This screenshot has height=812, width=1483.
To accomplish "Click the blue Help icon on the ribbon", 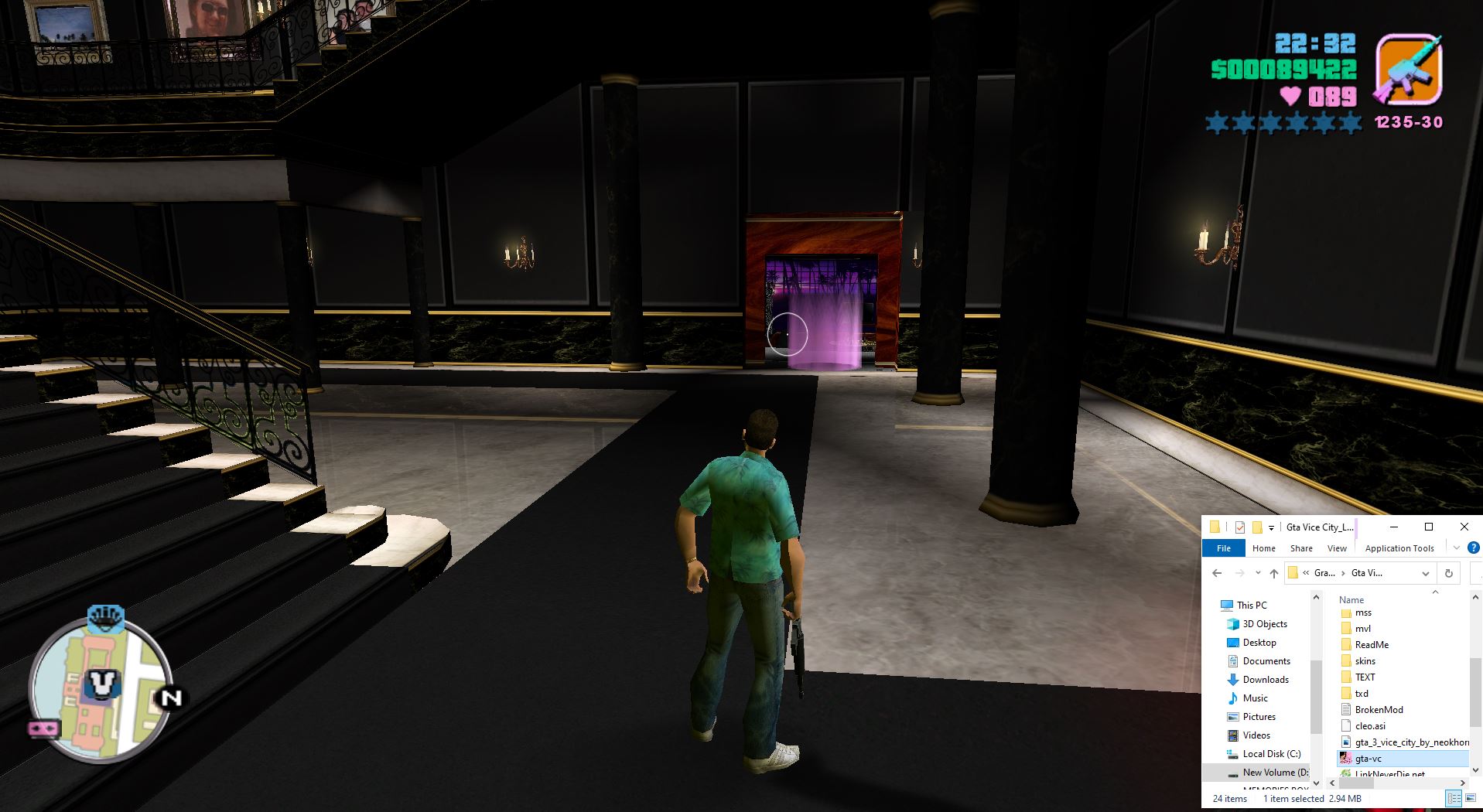I will point(1474,548).
